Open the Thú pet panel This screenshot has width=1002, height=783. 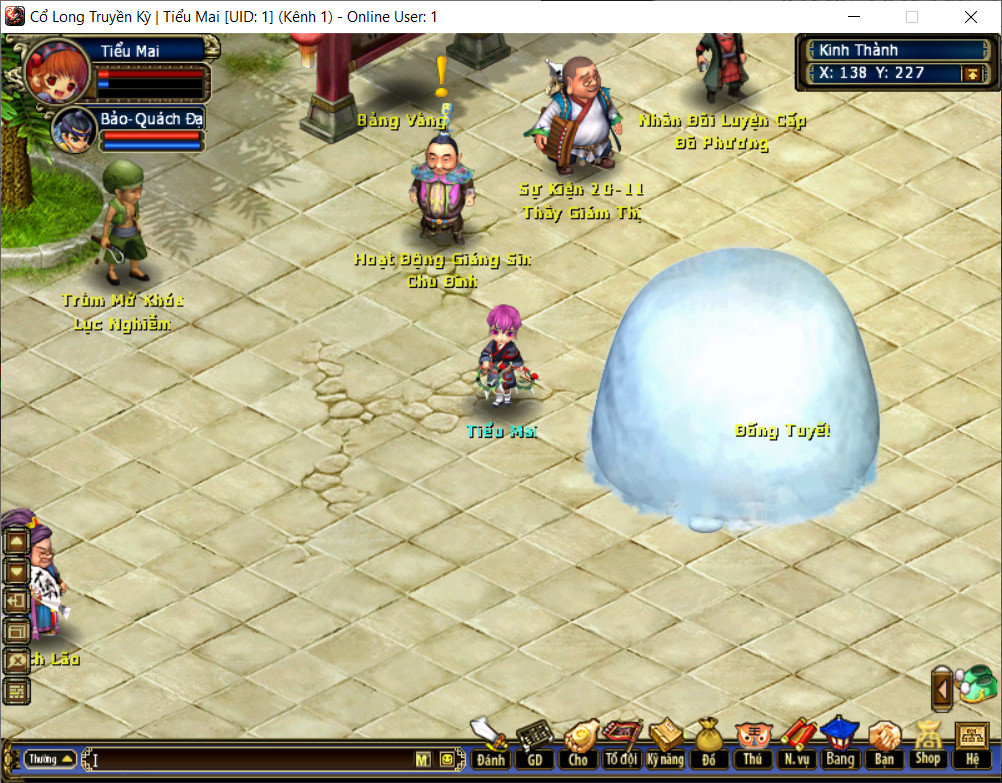tap(752, 745)
